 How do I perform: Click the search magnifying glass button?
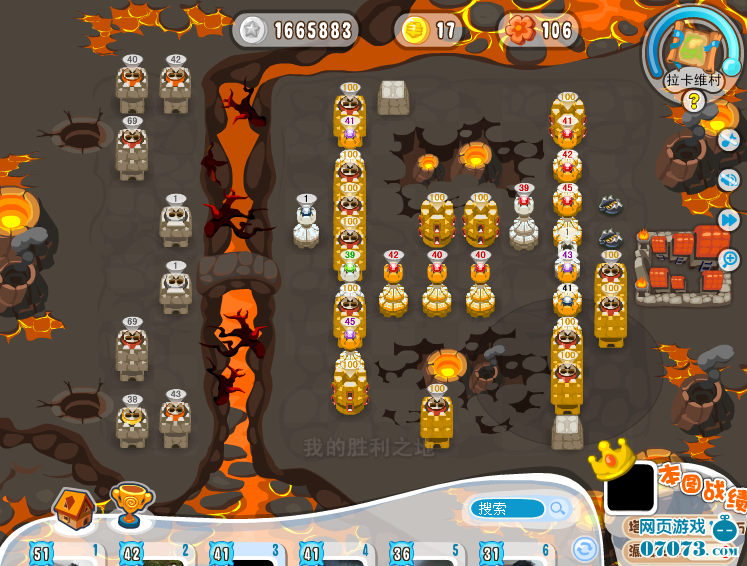tap(558, 509)
